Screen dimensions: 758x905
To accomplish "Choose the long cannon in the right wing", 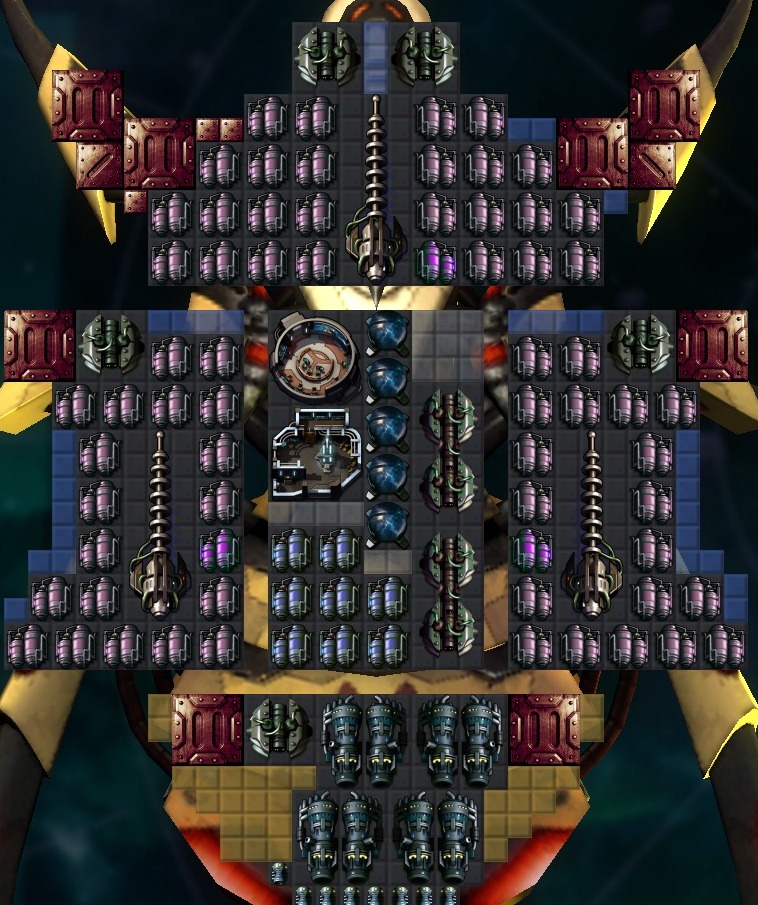I will (x=593, y=528).
